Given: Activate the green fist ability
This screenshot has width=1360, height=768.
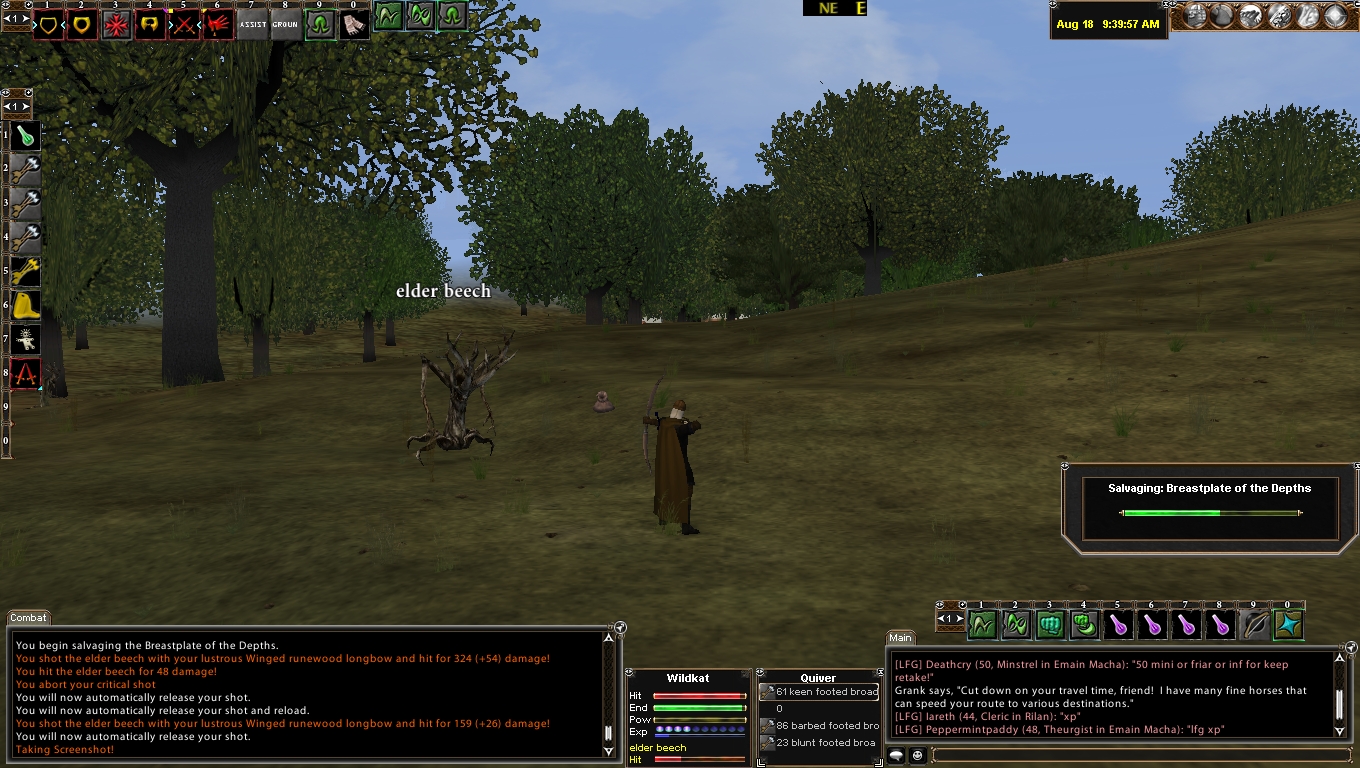Looking at the screenshot, I should [x=1050, y=625].
